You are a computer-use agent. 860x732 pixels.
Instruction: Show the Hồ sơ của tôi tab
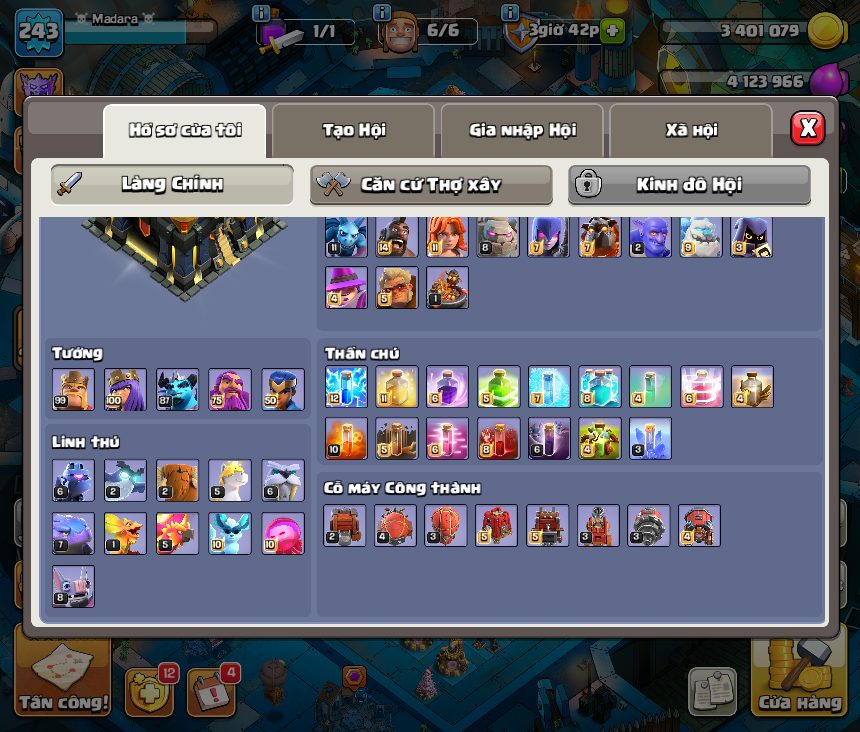click(185, 130)
